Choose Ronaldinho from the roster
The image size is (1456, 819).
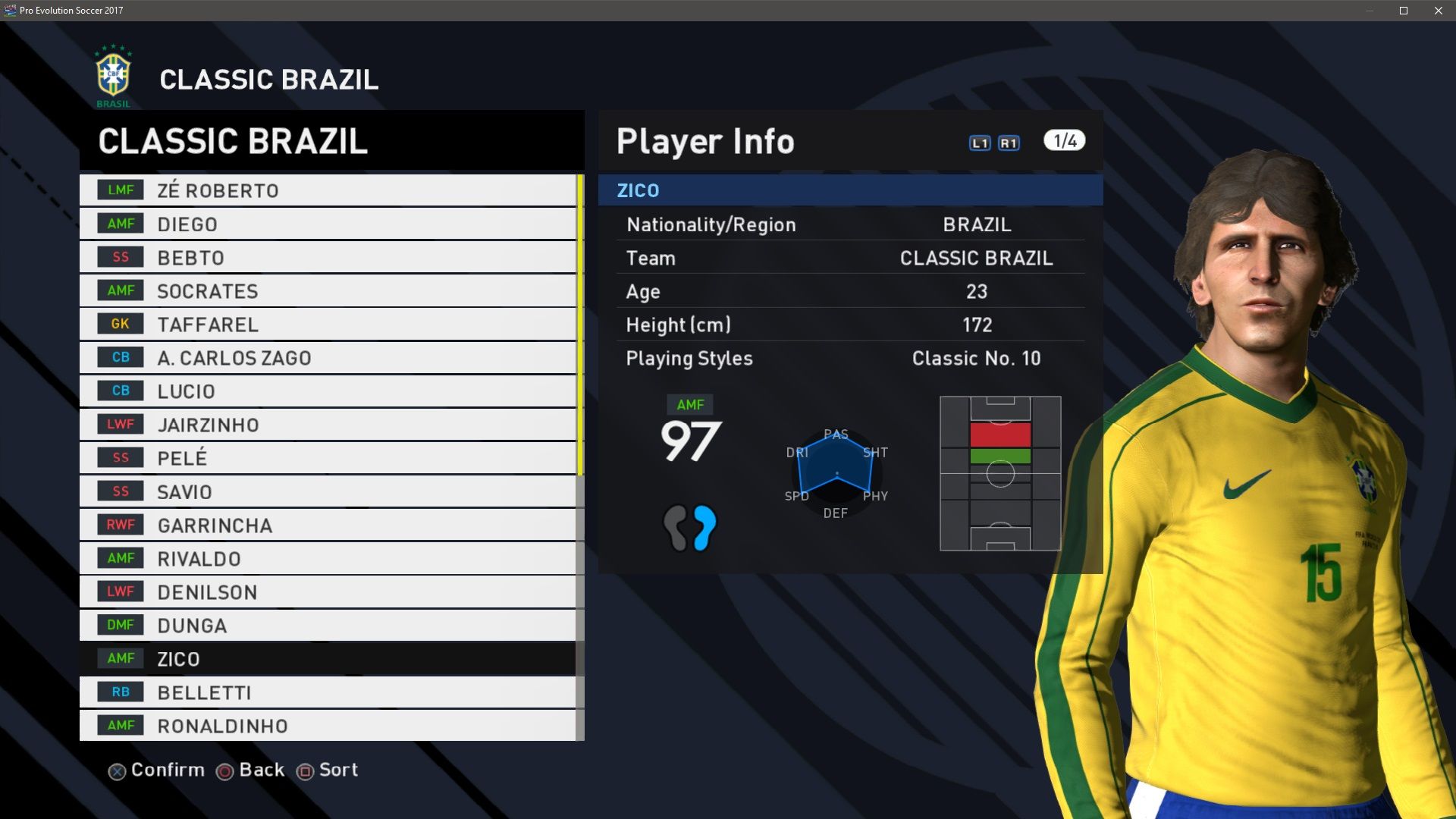coord(328,725)
